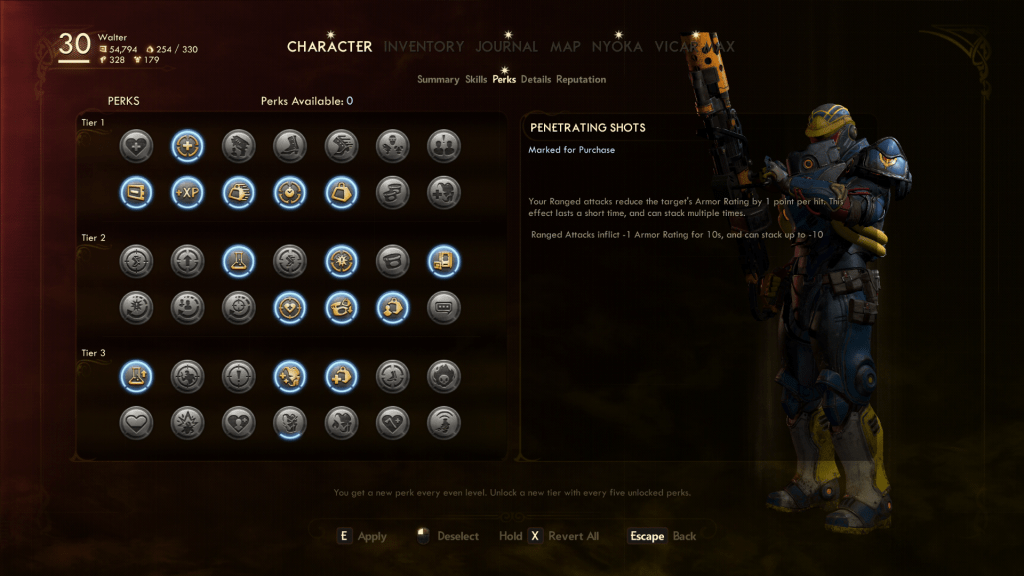Show the character Summary sub-tab
Viewport: 1024px width, 576px height.
click(438, 79)
